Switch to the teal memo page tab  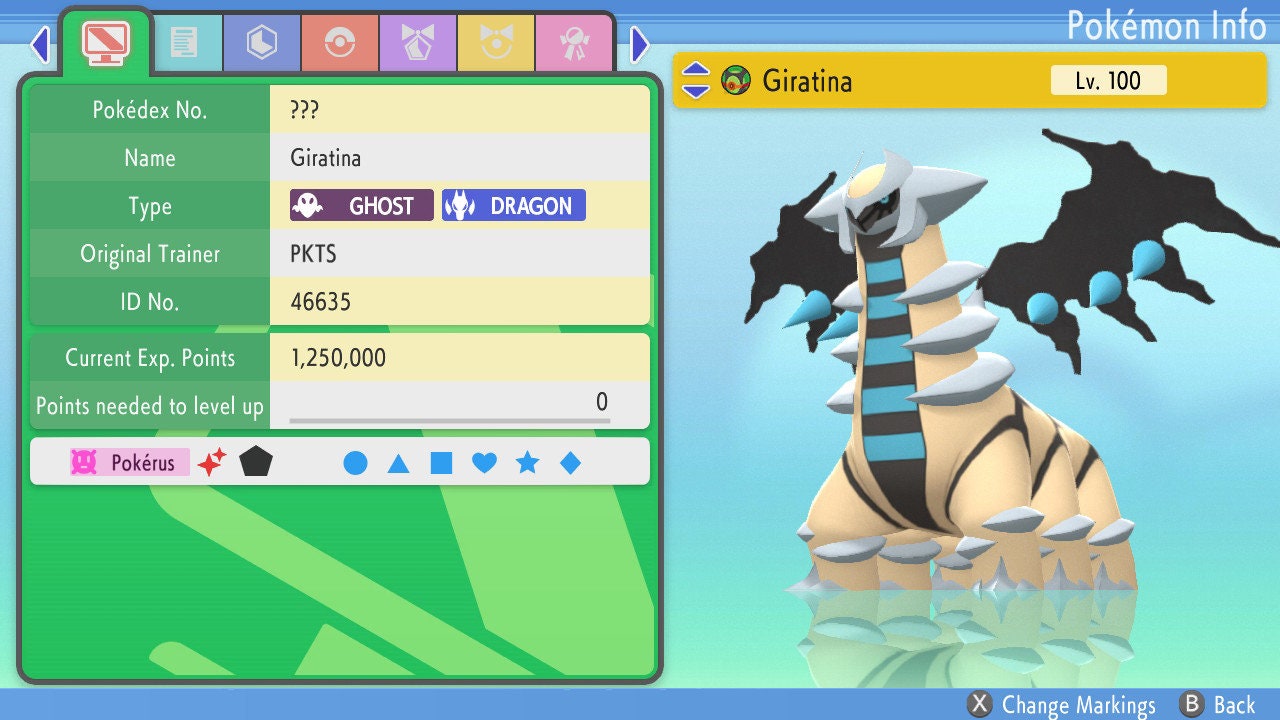pos(183,43)
